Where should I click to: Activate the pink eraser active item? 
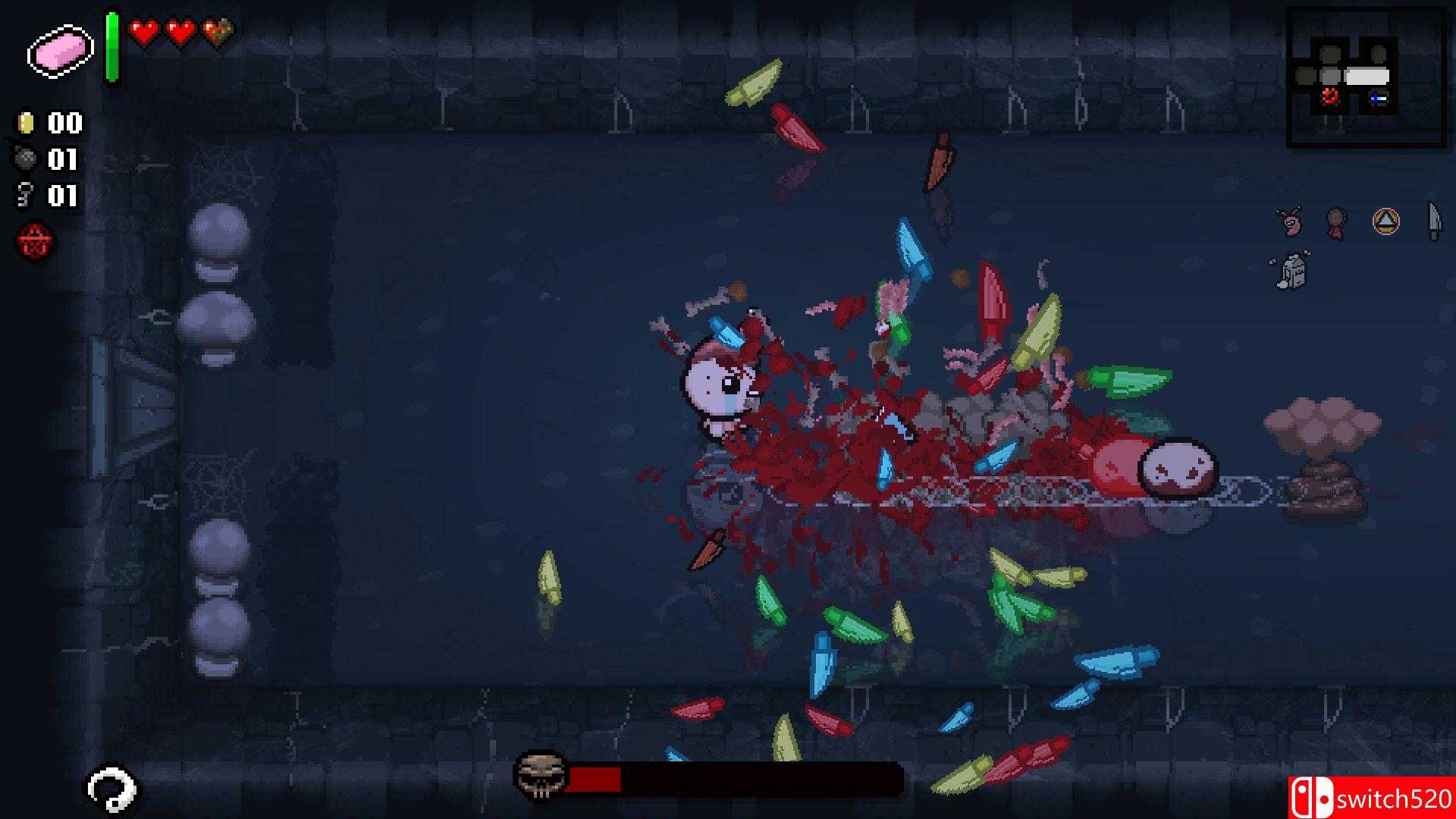[x=60, y=52]
